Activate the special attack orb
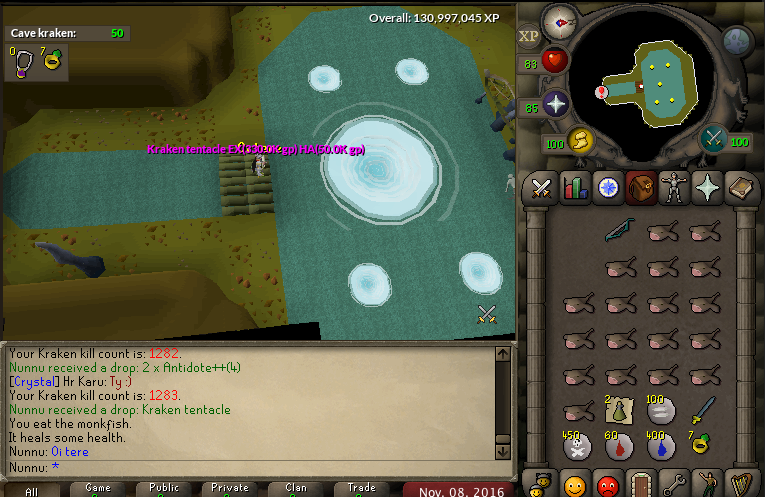765x497 pixels. 714,138
